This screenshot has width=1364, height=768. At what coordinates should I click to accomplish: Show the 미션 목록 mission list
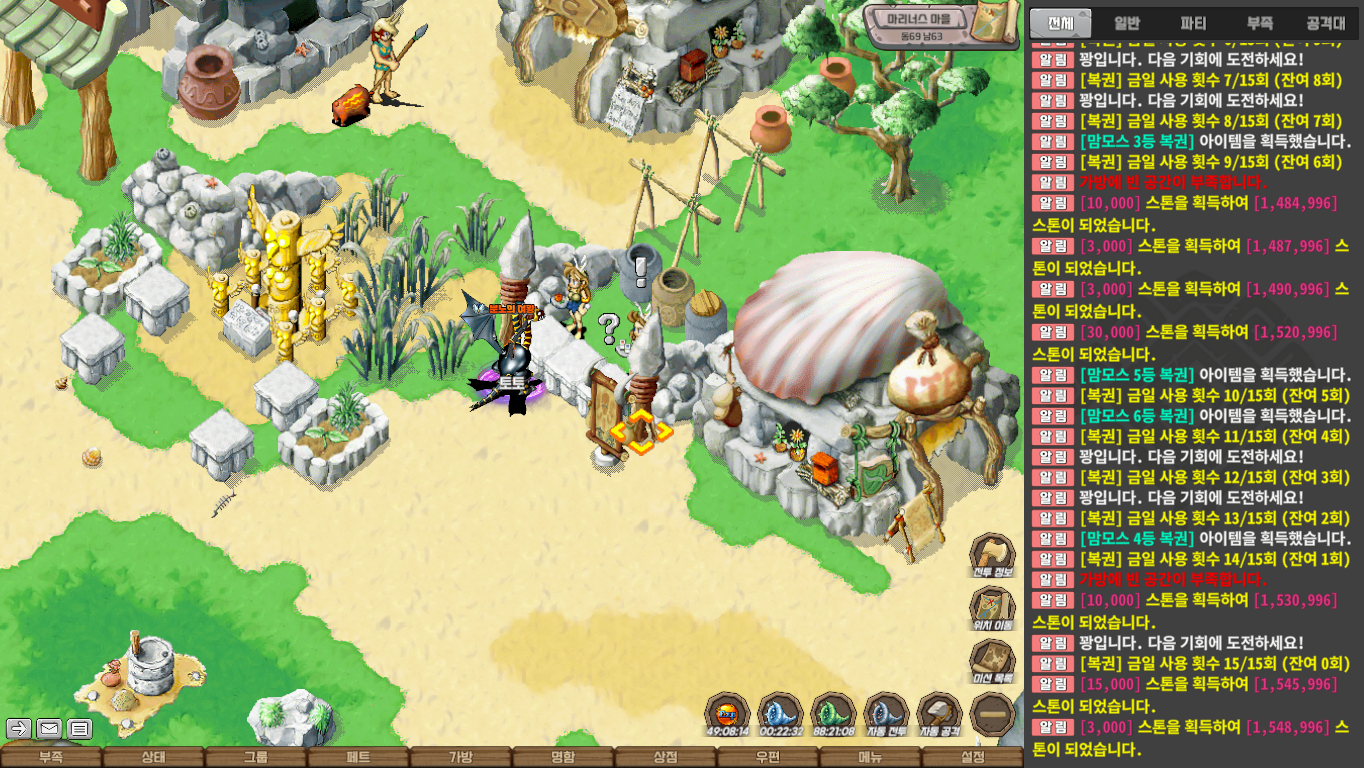(x=992, y=662)
